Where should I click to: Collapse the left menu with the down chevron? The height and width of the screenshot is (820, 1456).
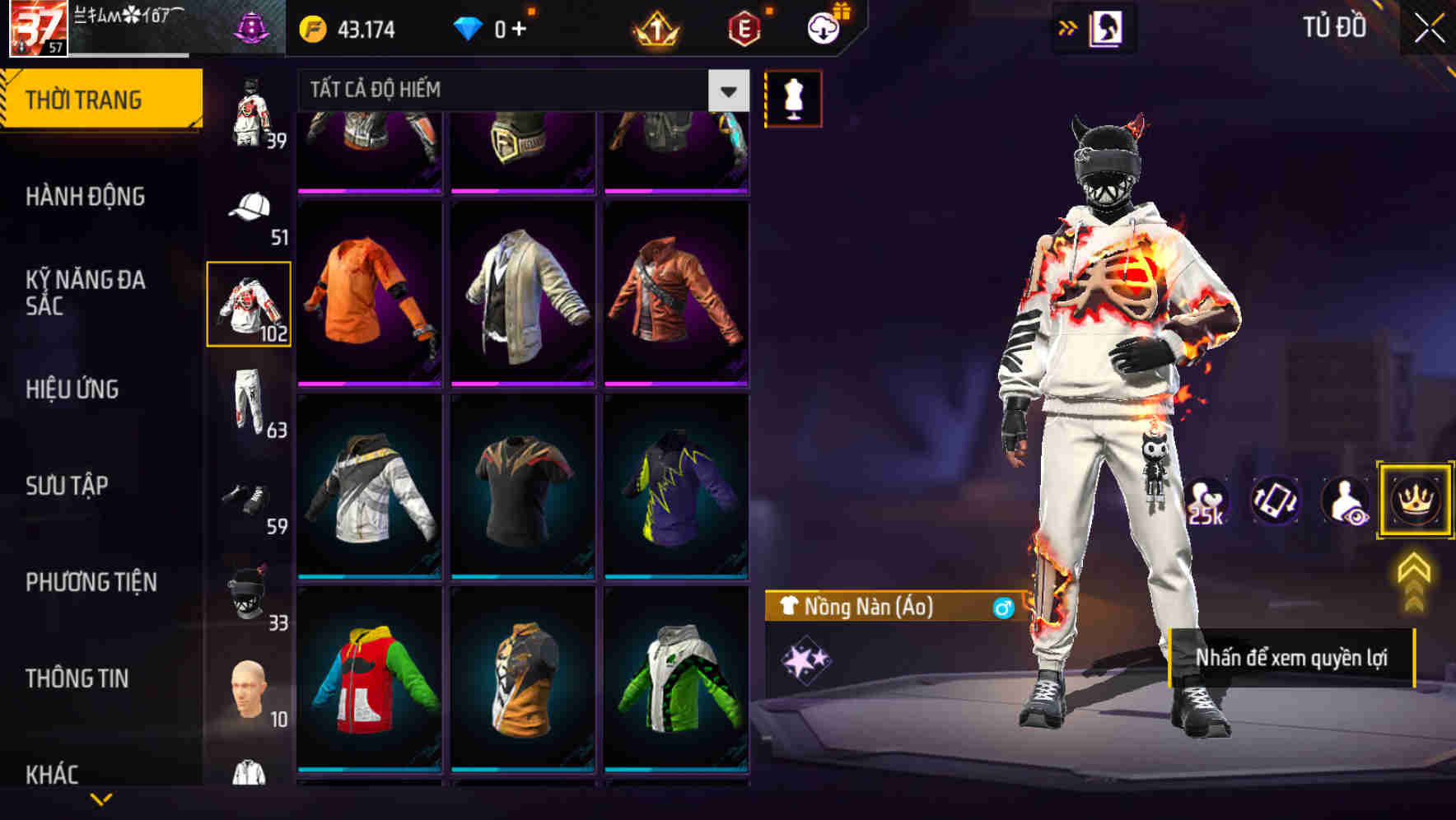click(x=101, y=797)
